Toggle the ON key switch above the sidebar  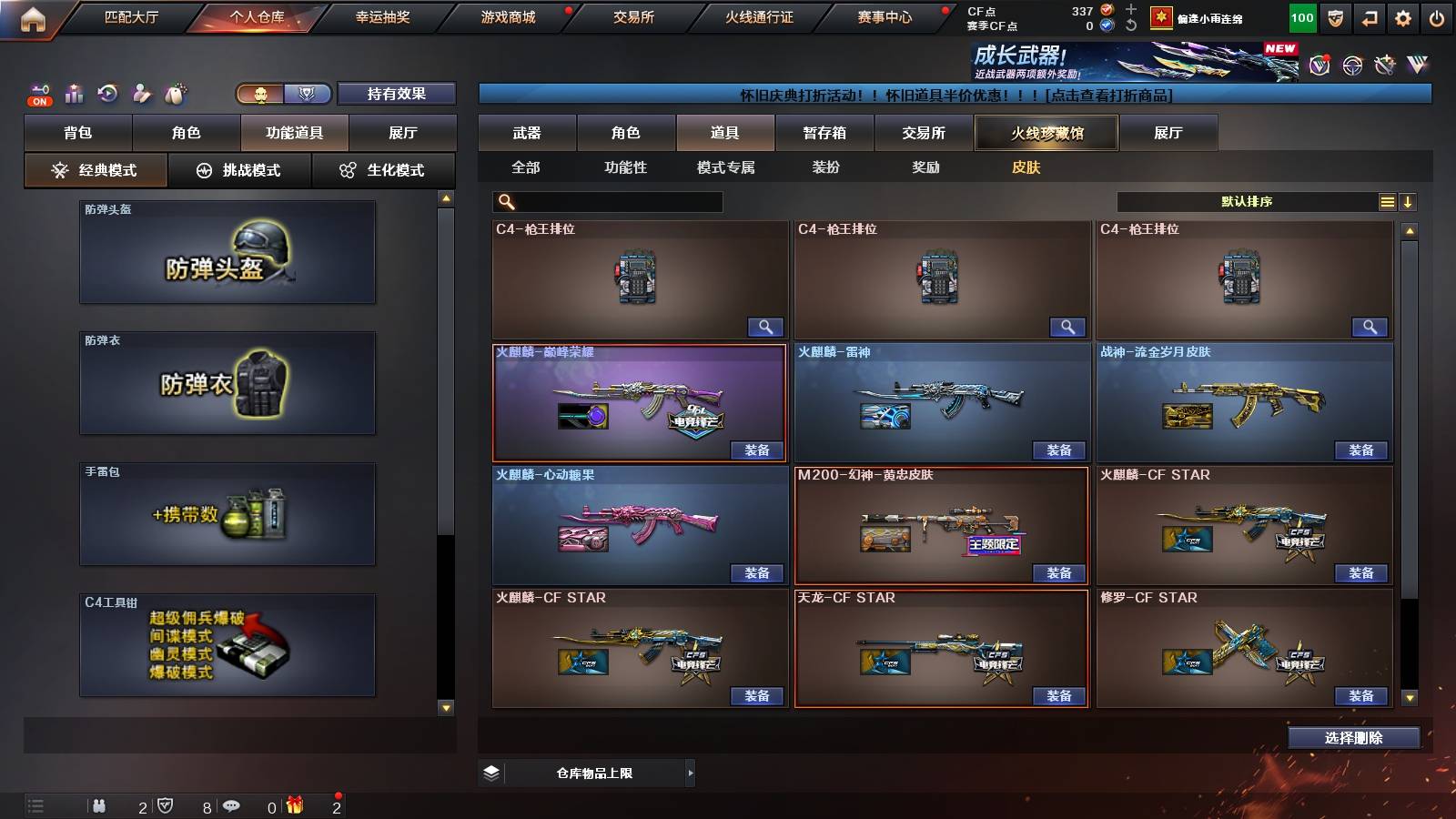point(38,94)
